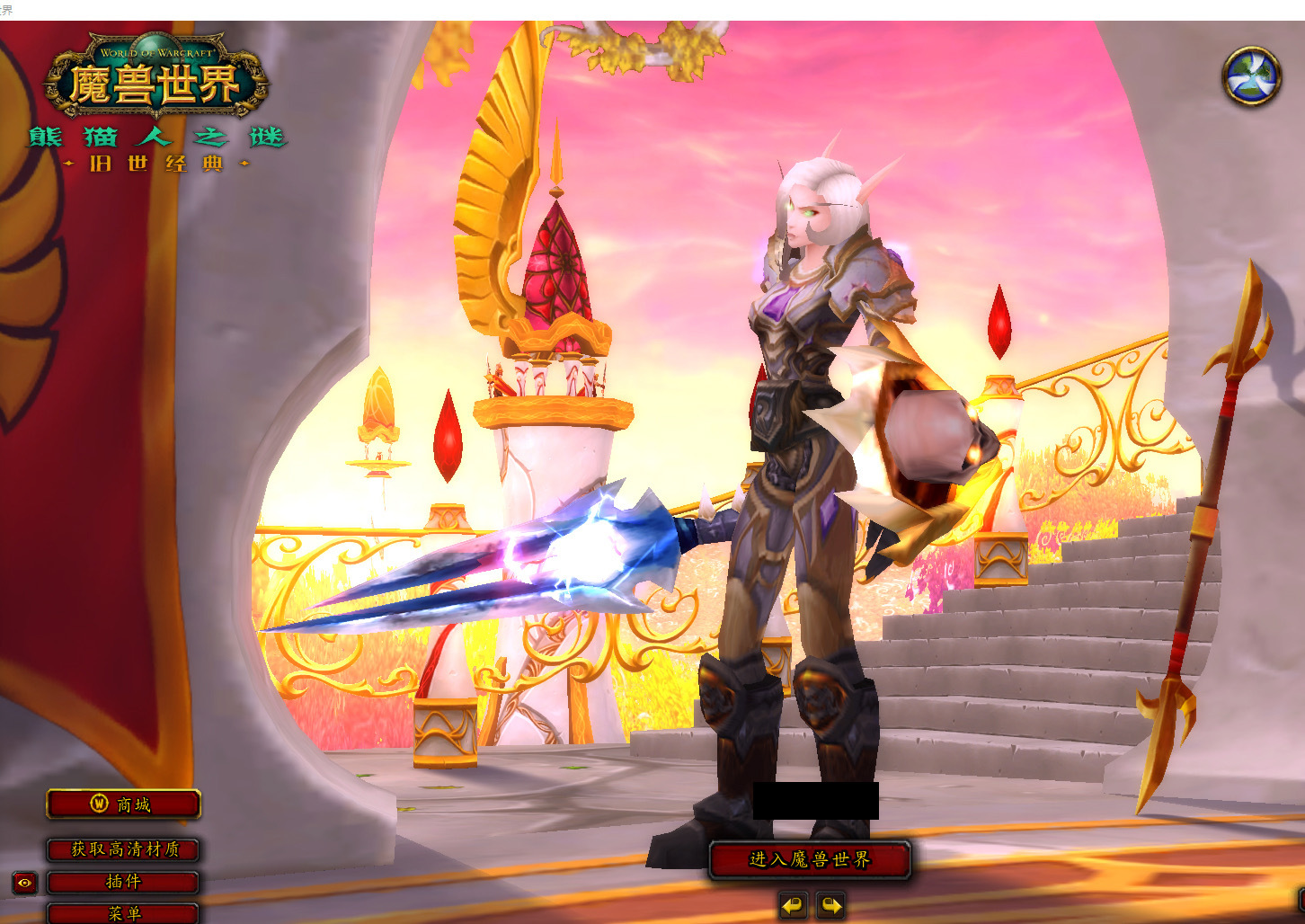
Task: Toggle the red eye icon button
Action: (24, 884)
